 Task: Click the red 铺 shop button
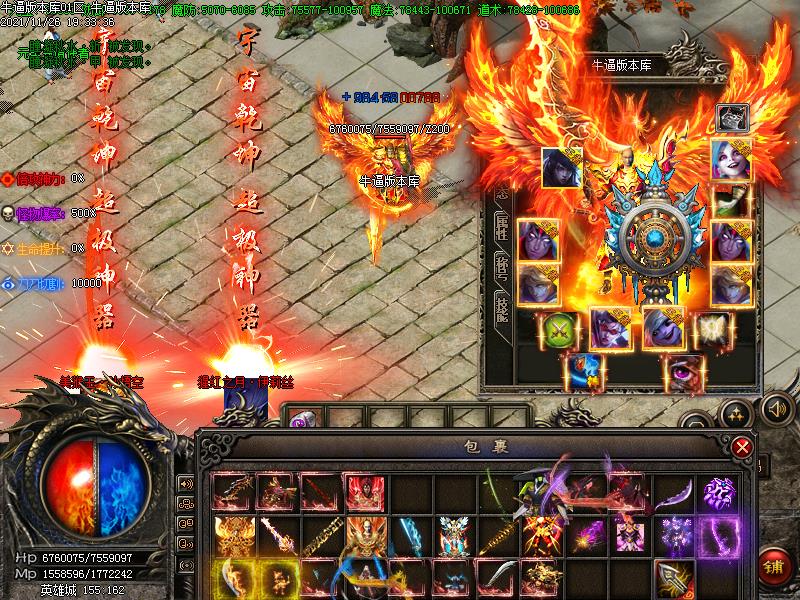(774, 564)
